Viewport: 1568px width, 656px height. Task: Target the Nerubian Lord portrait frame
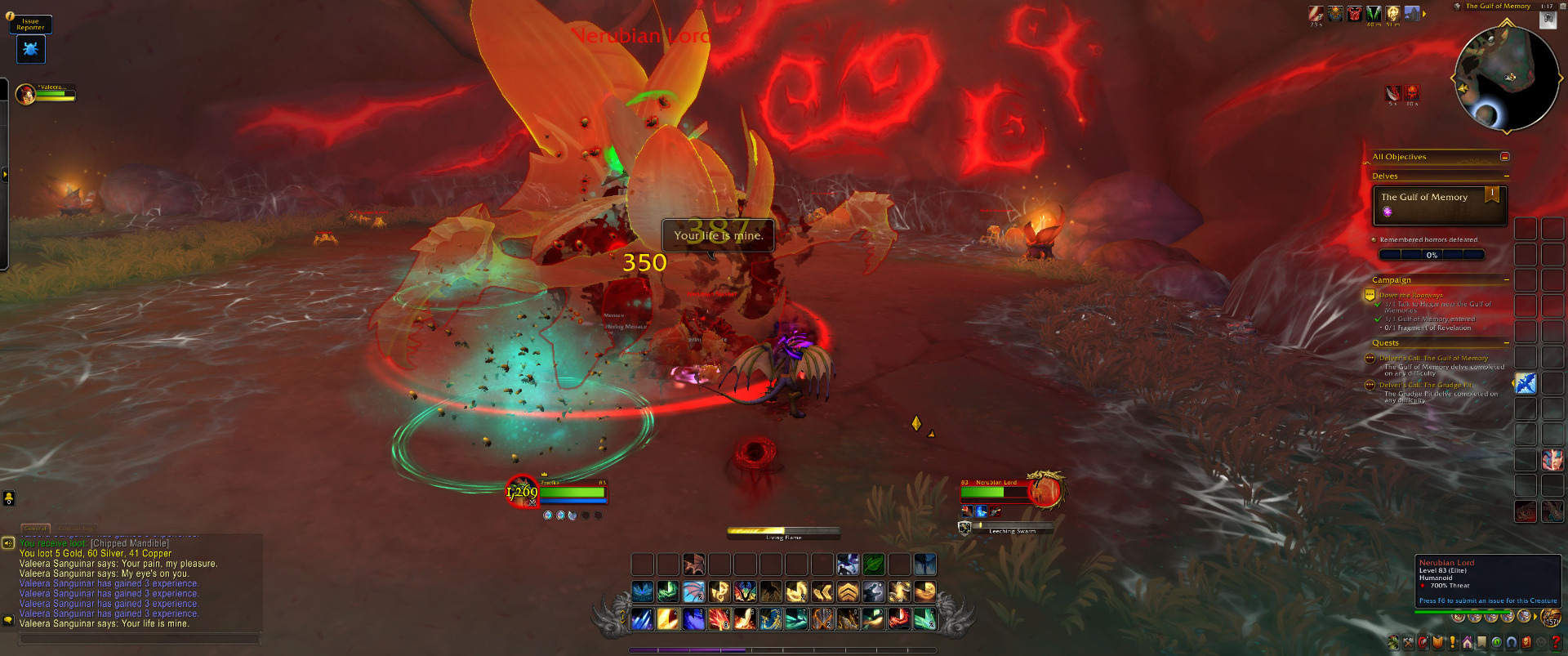[1046, 490]
